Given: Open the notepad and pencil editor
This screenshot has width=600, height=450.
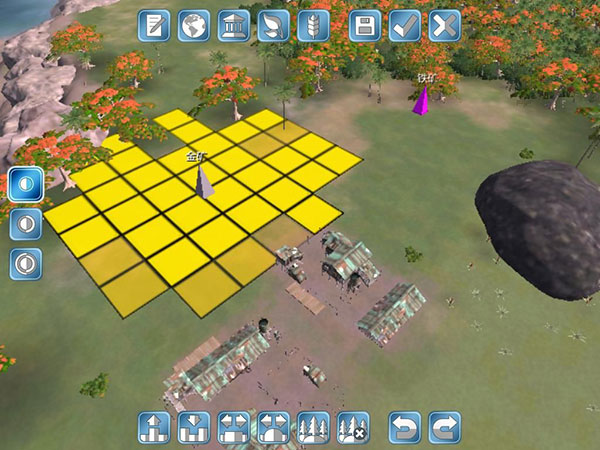Looking at the screenshot, I should point(154,25).
